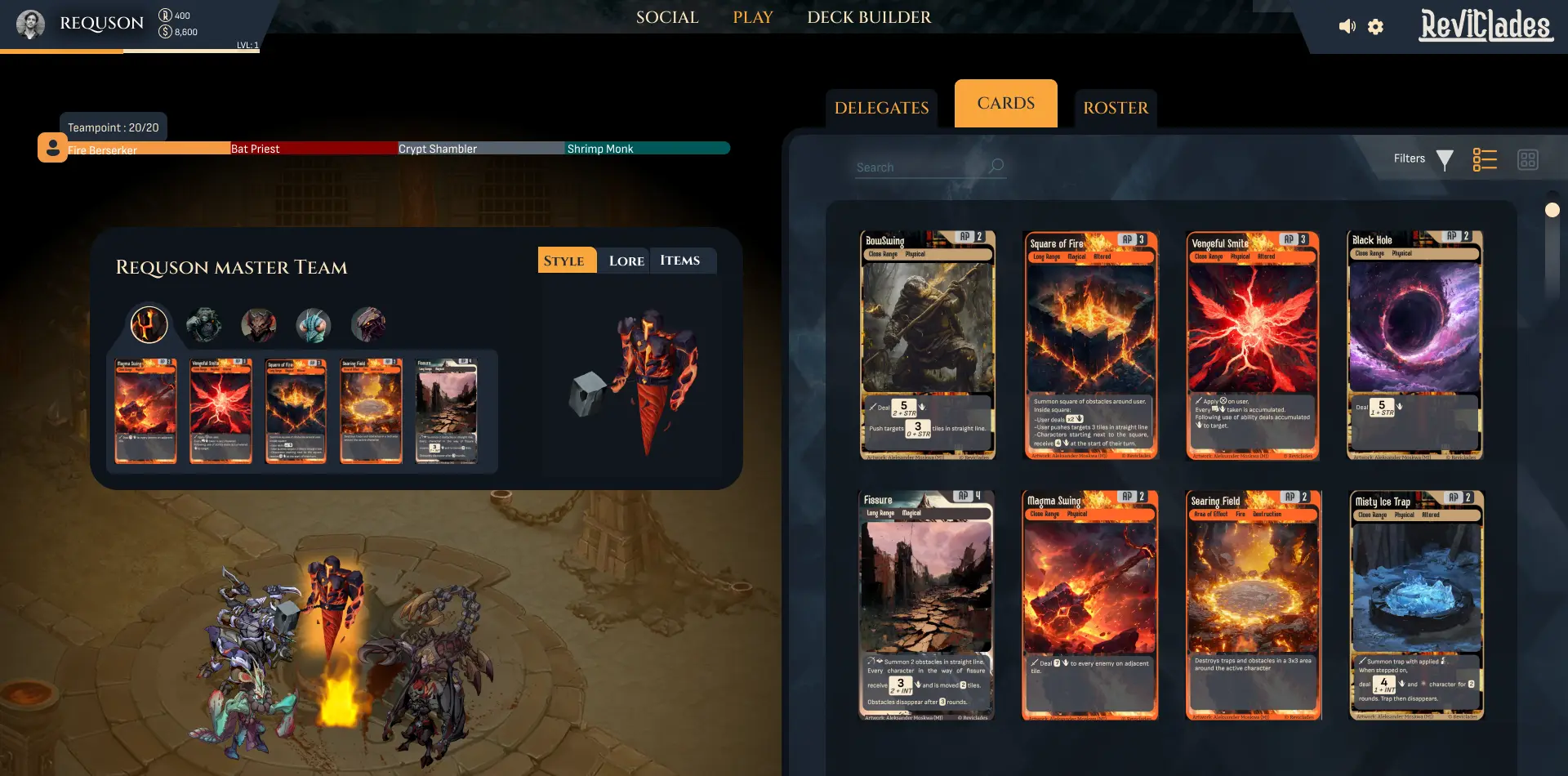Click the Reviclades logo
Image resolution: width=1568 pixels, height=776 pixels.
[1486, 25]
